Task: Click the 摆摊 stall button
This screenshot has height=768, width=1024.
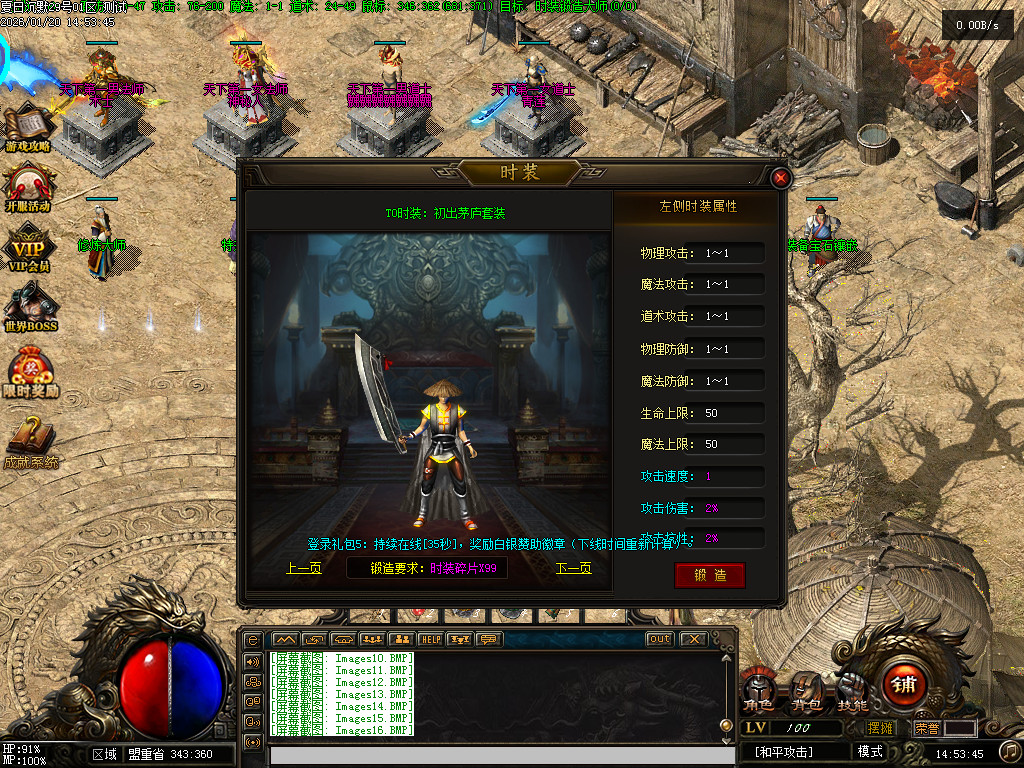Action: [881, 729]
